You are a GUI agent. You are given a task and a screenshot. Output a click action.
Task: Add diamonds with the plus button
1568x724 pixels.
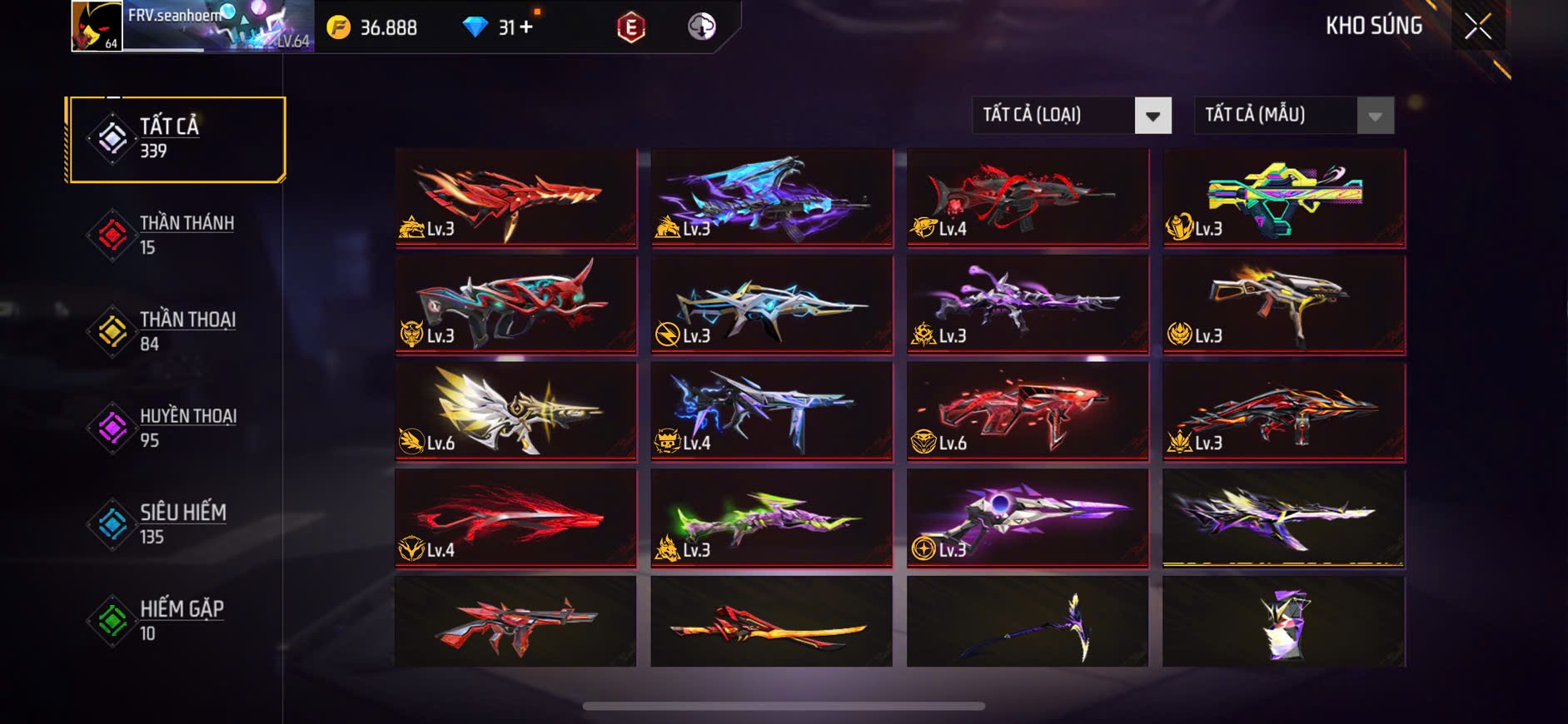click(x=525, y=27)
